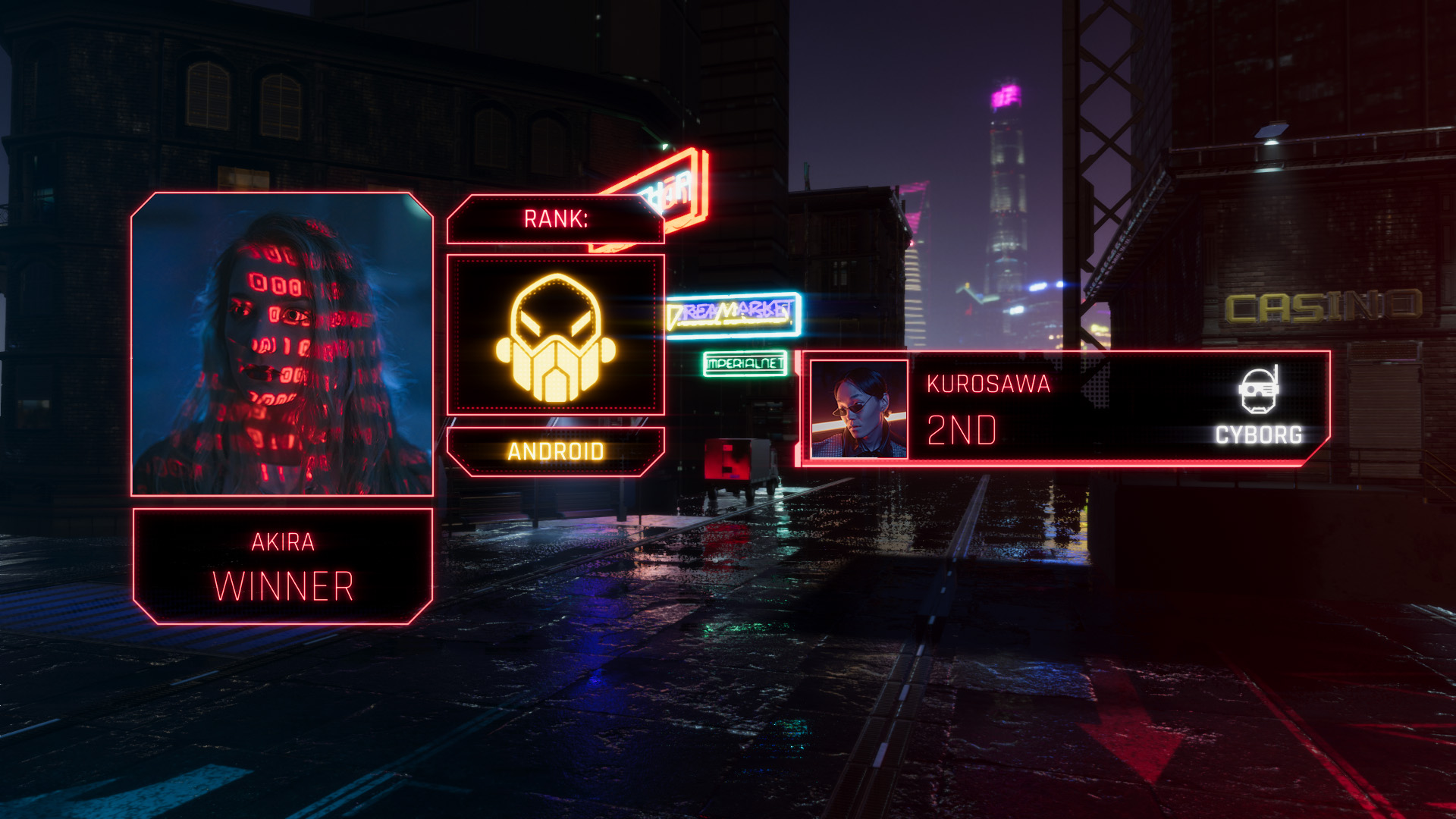View Kurosawa's portrait thumbnail
The width and height of the screenshot is (1456, 819).
(x=859, y=409)
